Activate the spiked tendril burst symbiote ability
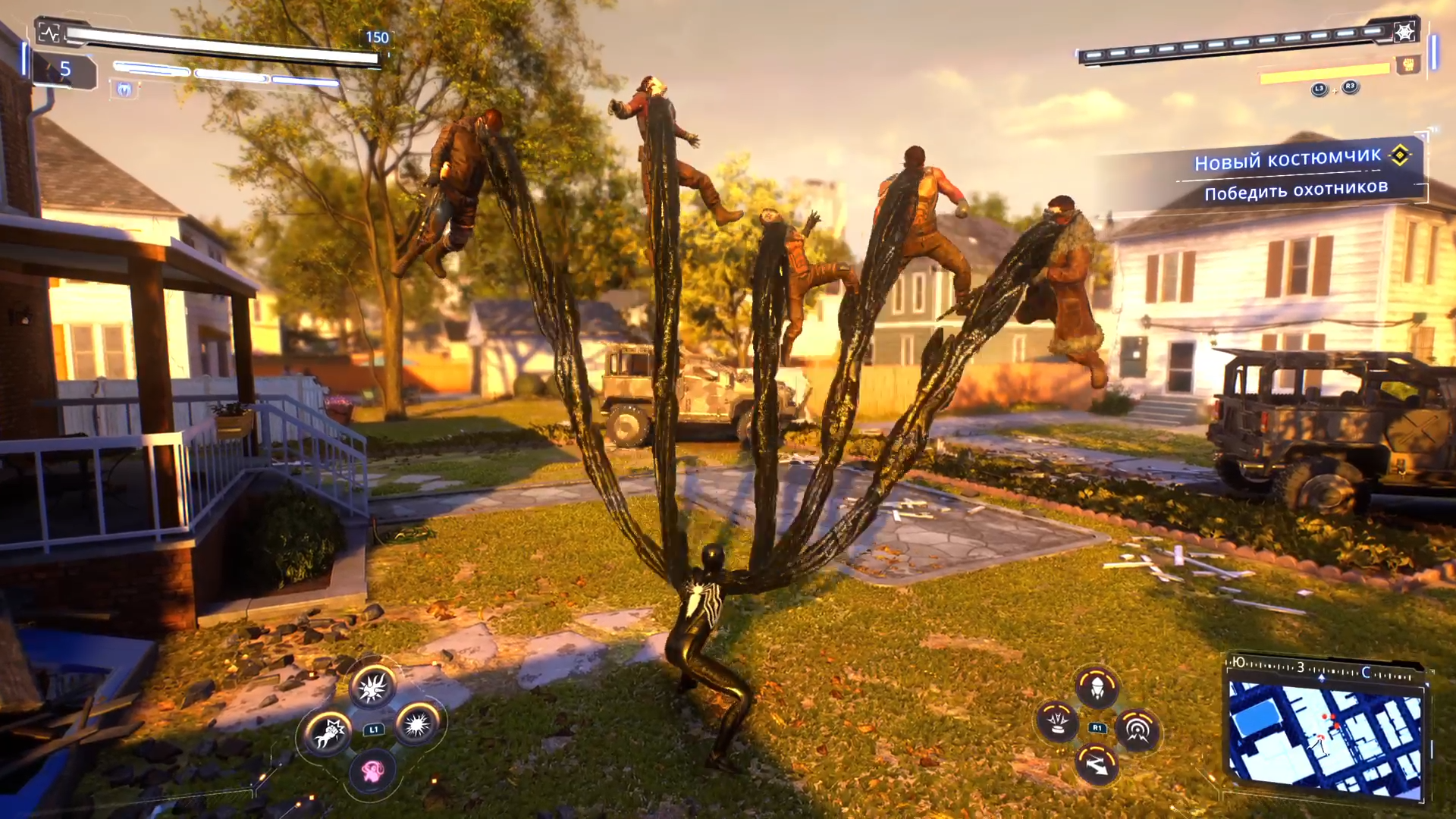Image resolution: width=1456 pixels, height=819 pixels. pos(372,687)
